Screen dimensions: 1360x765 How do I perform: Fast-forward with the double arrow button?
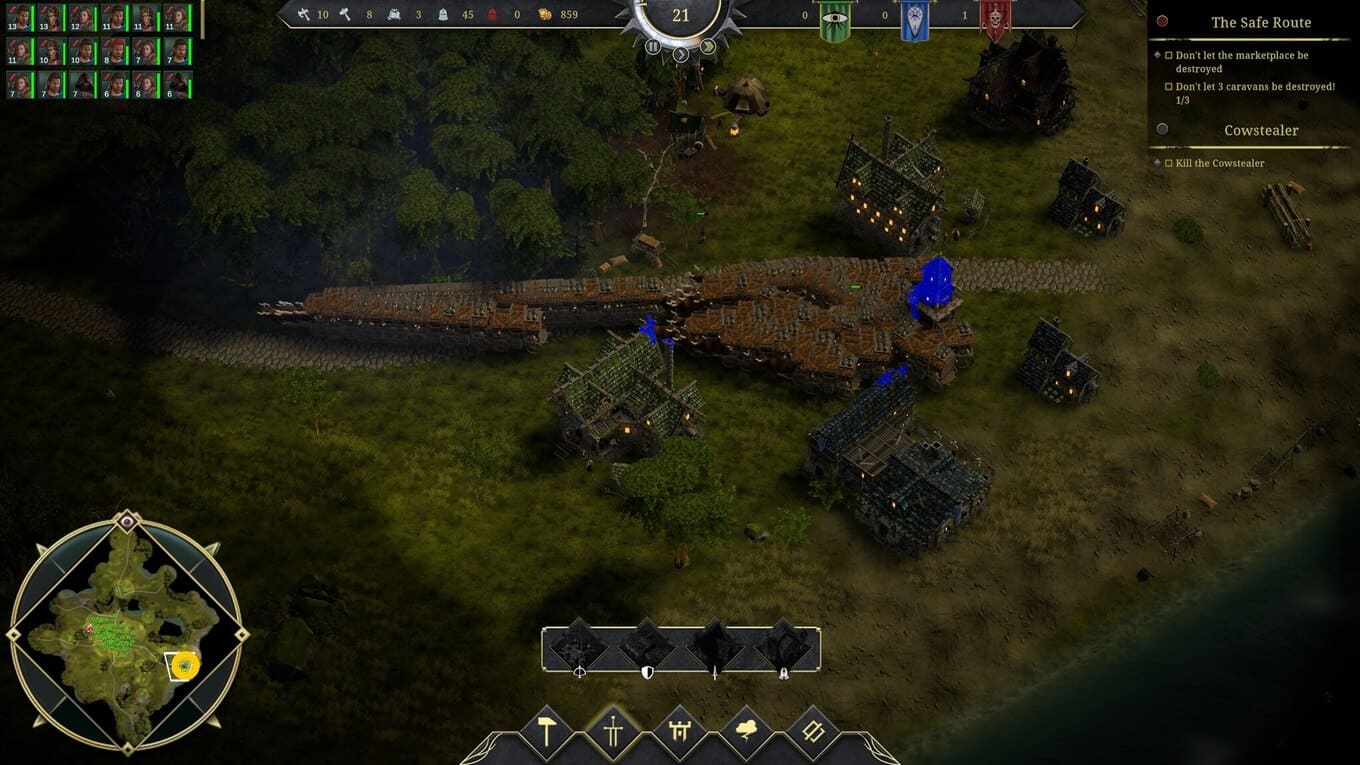click(708, 46)
